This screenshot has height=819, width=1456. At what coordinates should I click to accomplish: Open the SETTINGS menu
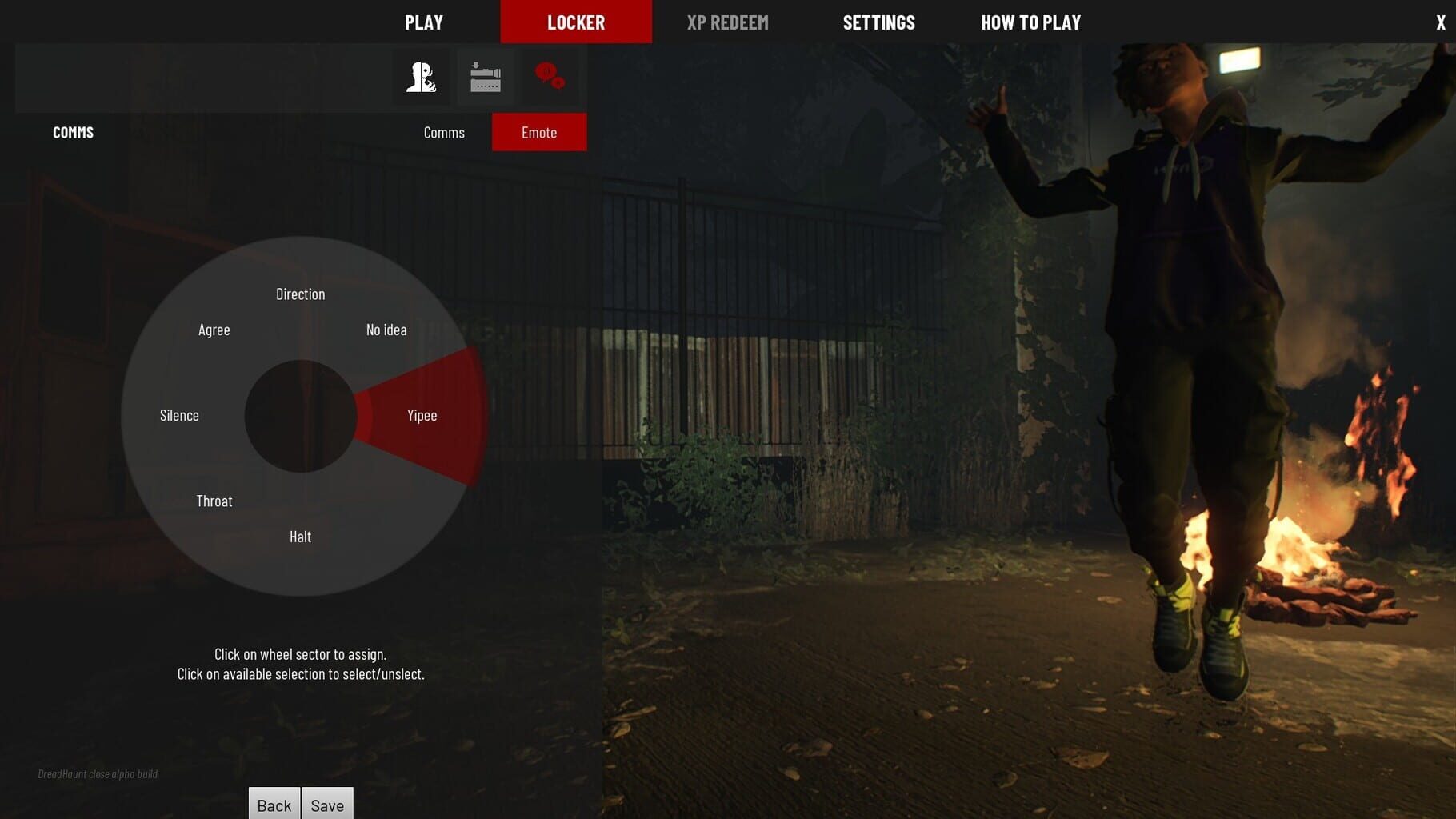click(x=878, y=22)
